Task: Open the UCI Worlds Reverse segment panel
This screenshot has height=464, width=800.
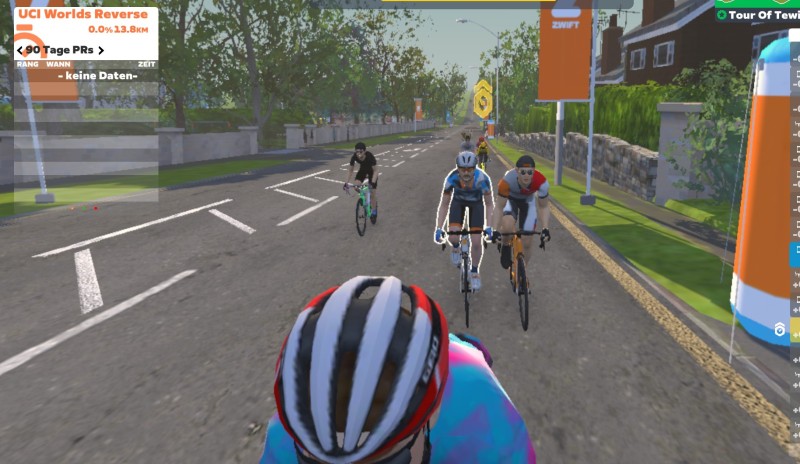Action: (80, 16)
